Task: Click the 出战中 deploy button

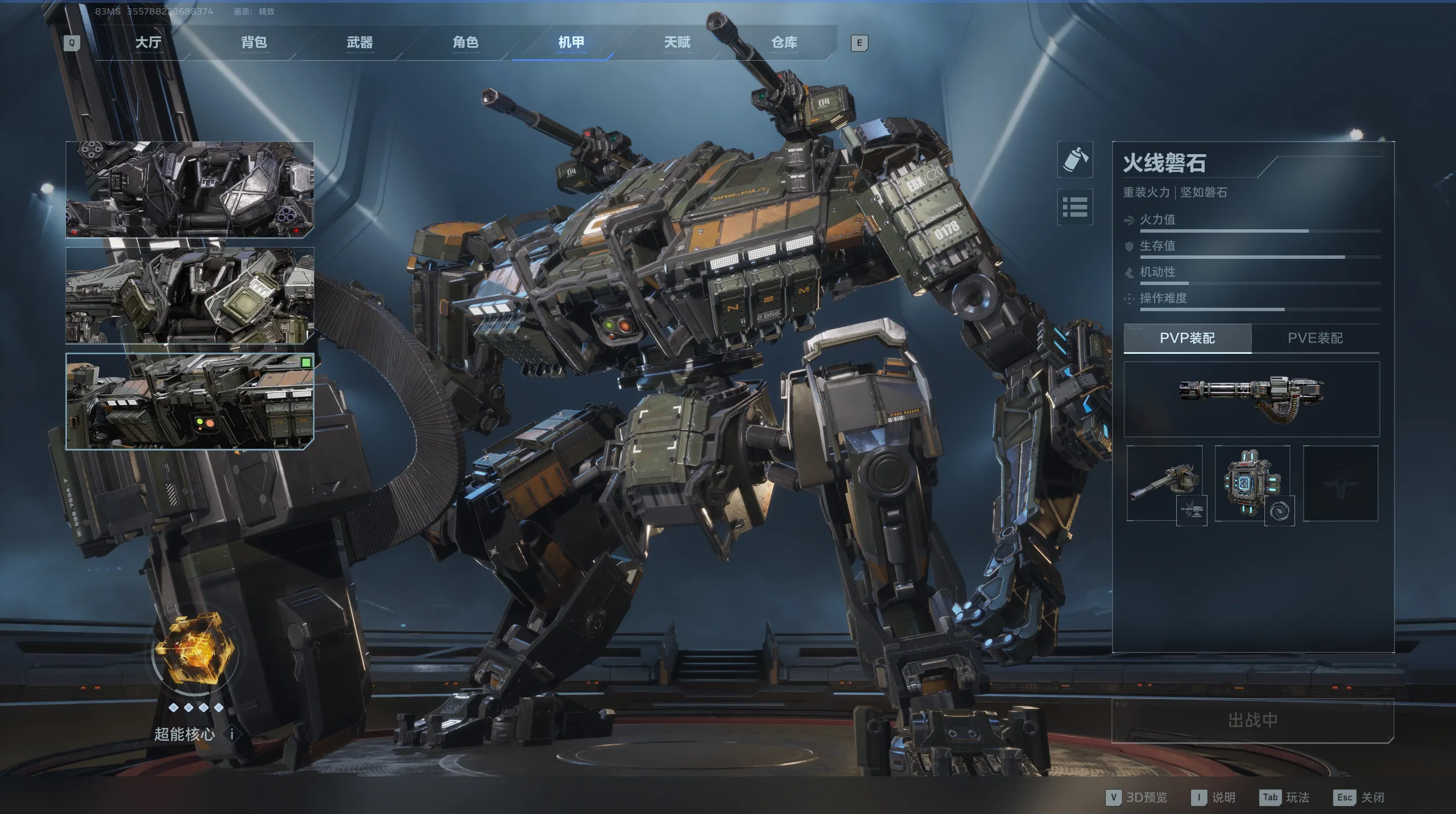Action: click(1252, 721)
